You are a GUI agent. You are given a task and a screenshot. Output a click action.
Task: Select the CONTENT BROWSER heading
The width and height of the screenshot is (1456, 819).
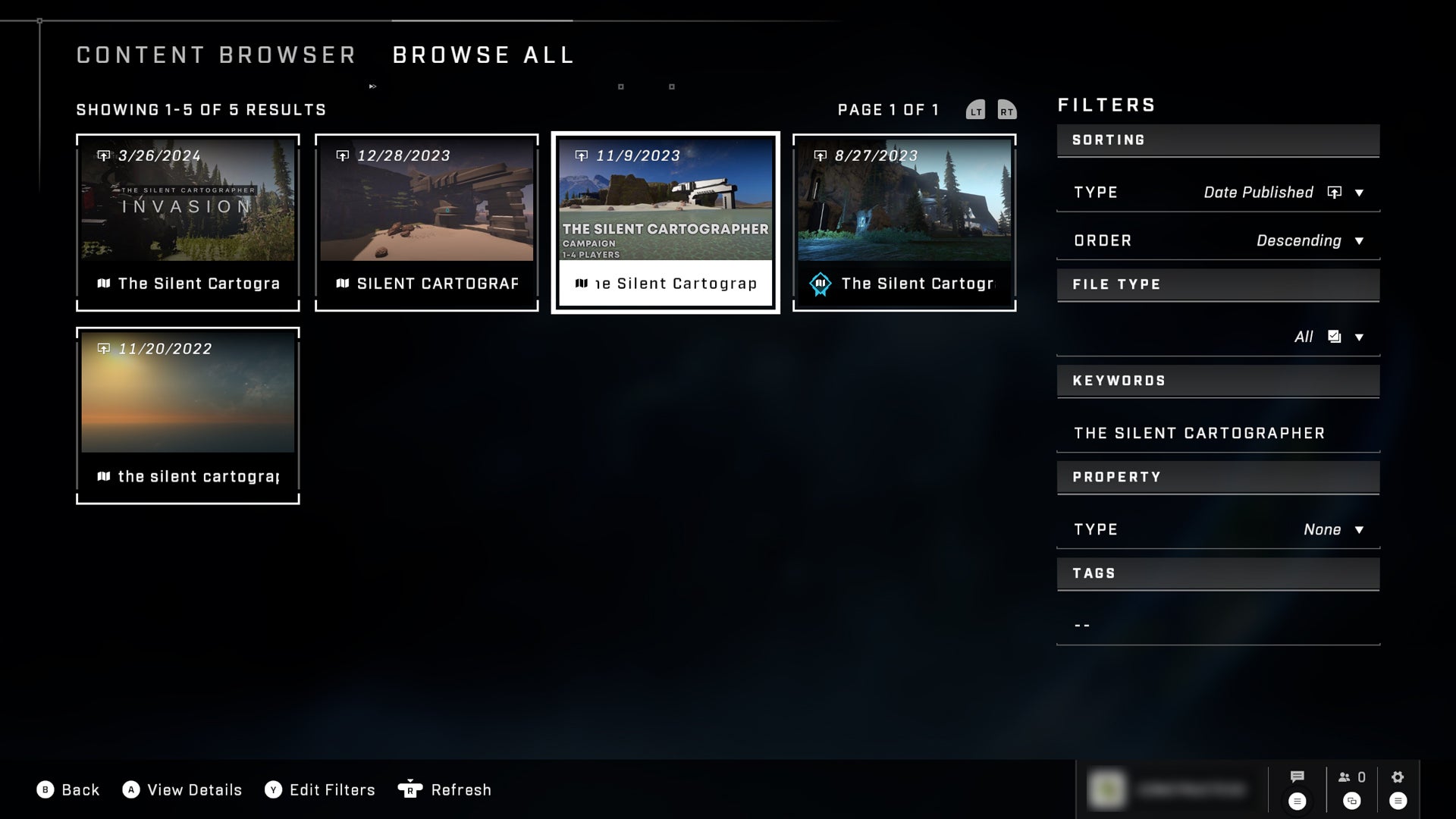215,55
